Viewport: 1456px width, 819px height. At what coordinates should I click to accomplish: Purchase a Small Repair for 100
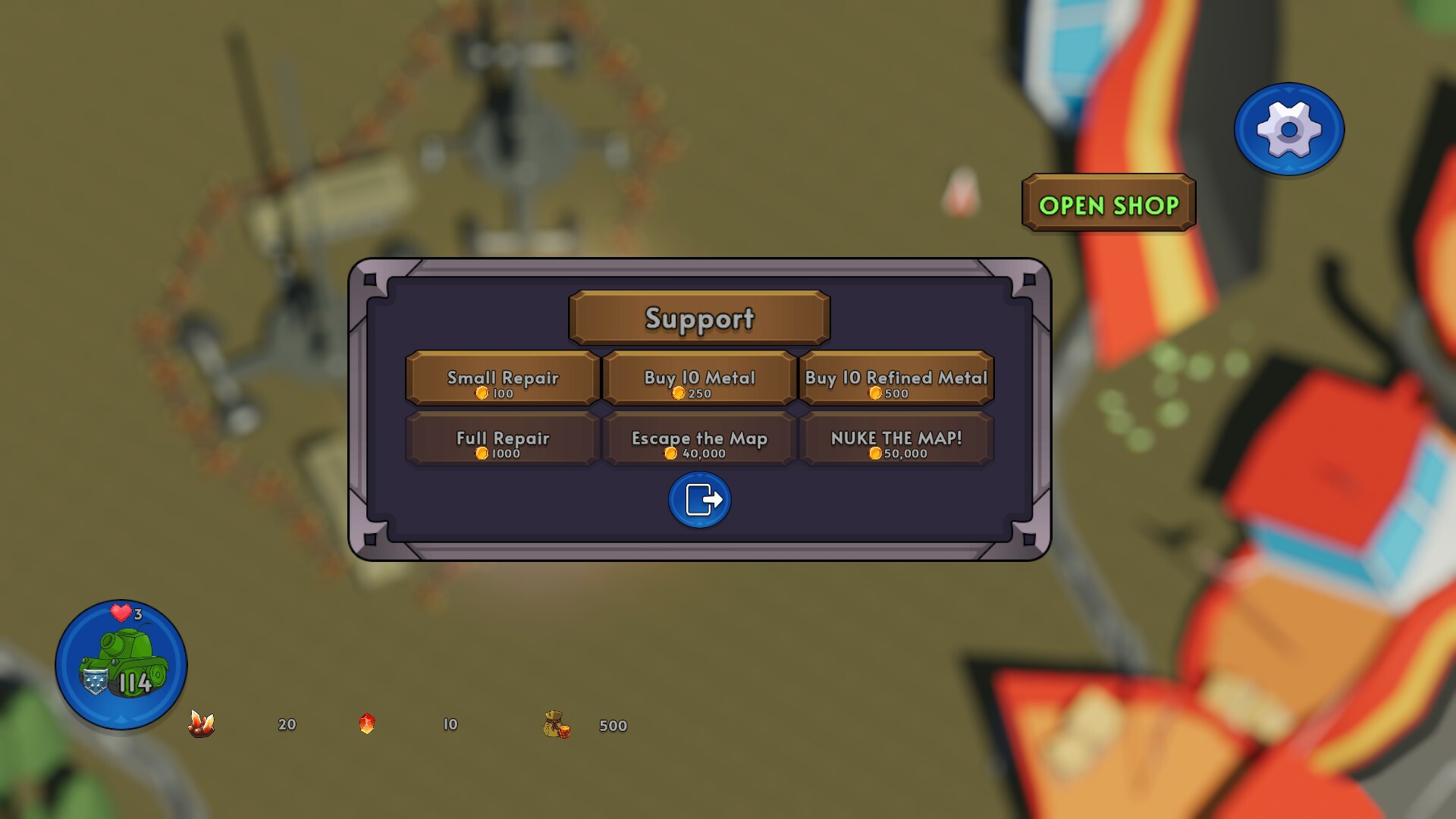tap(501, 378)
